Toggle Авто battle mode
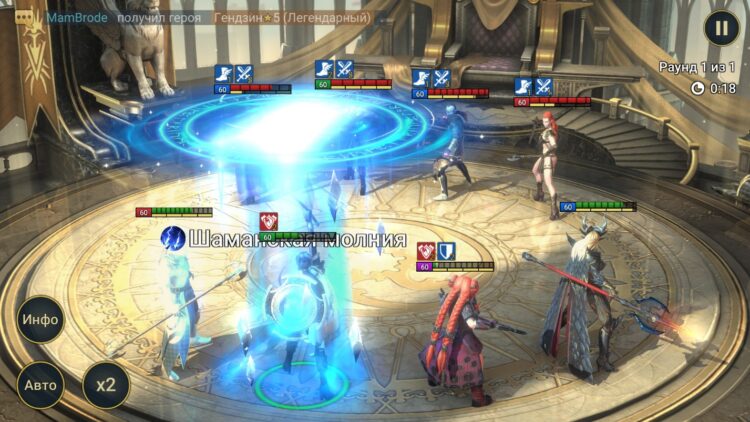The width and height of the screenshot is (750, 422). tap(40, 385)
